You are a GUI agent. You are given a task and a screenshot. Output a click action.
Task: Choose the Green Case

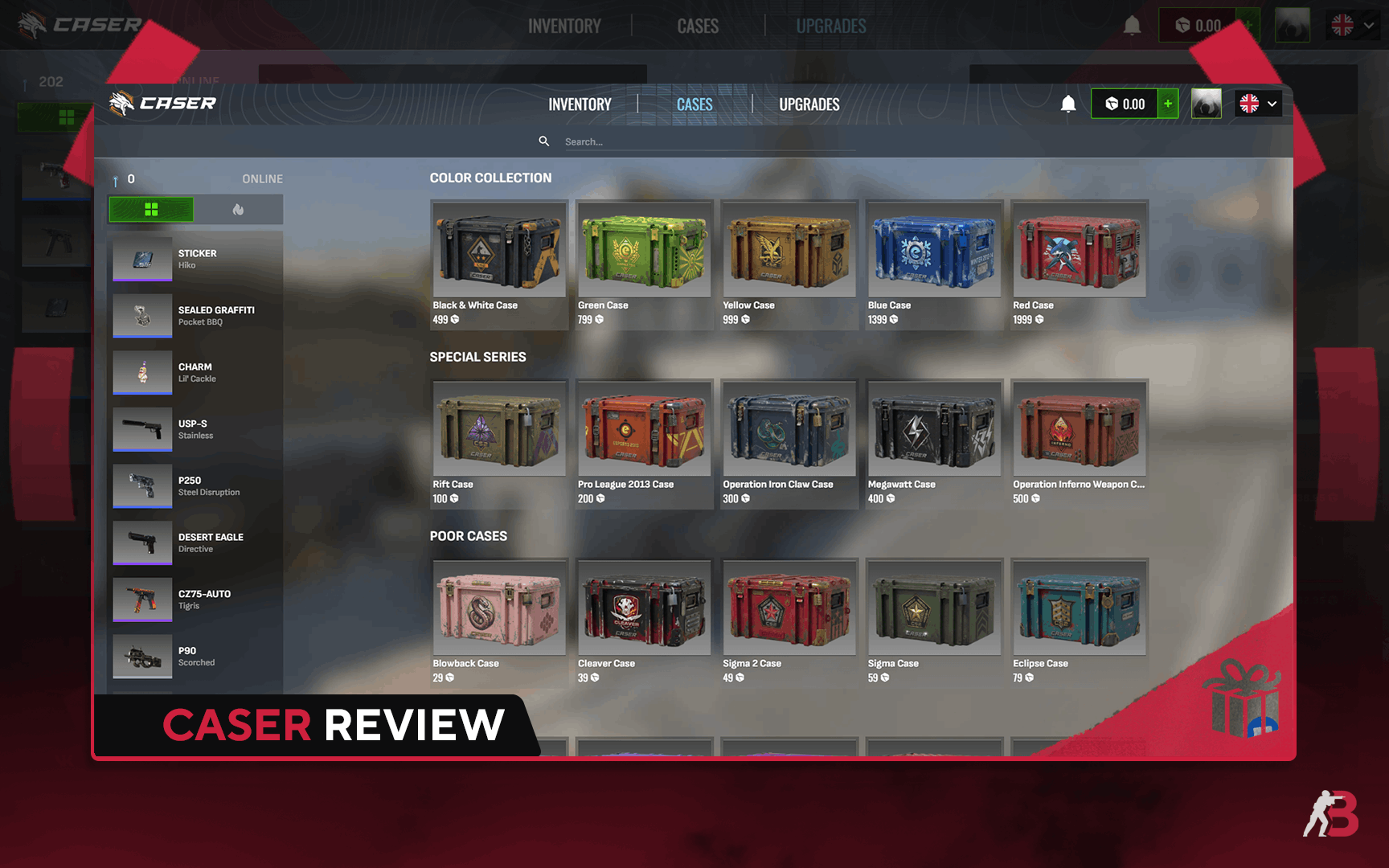tap(644, 264)
